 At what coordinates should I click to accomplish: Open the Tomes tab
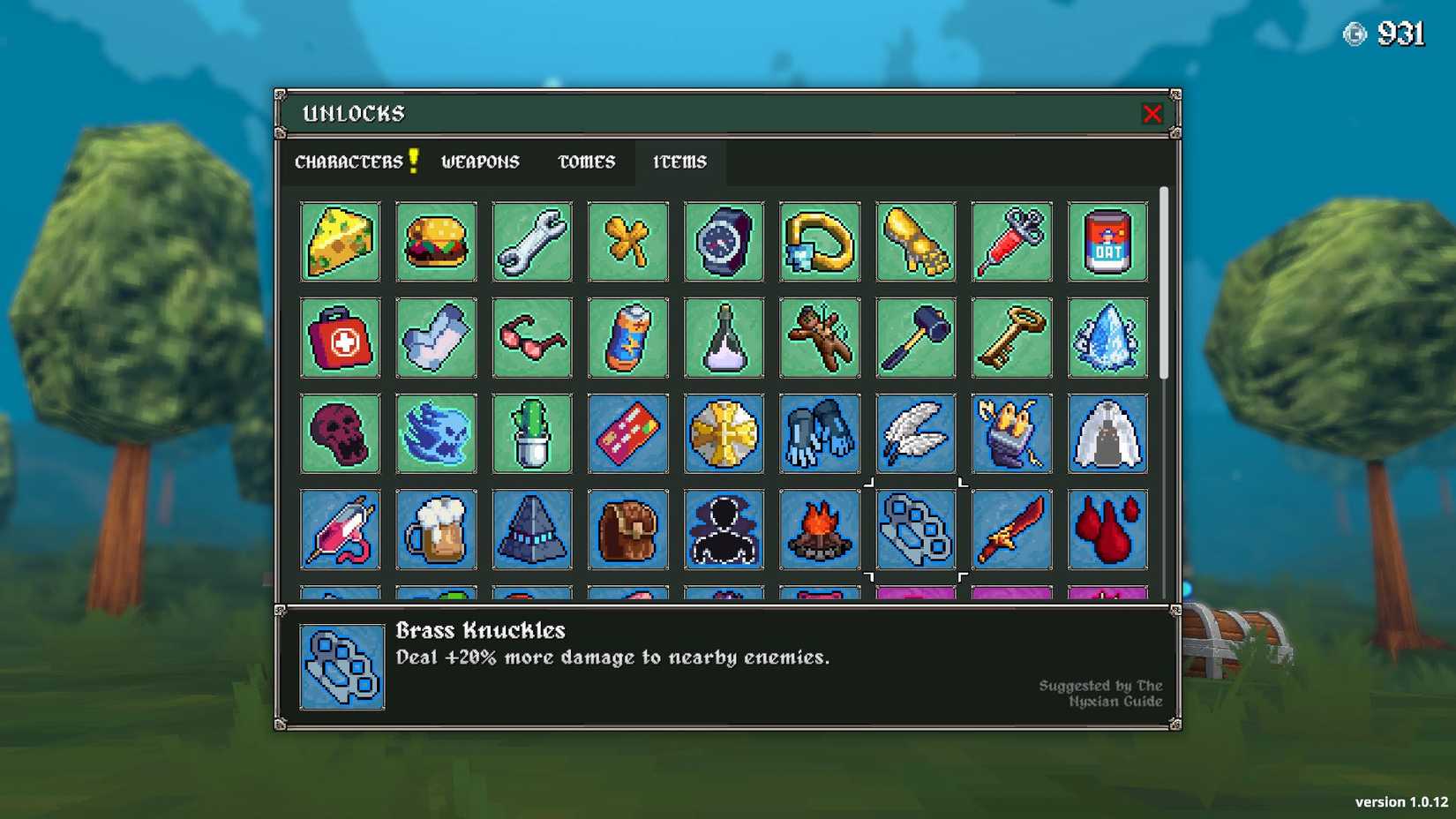click(x=585, y=162)
